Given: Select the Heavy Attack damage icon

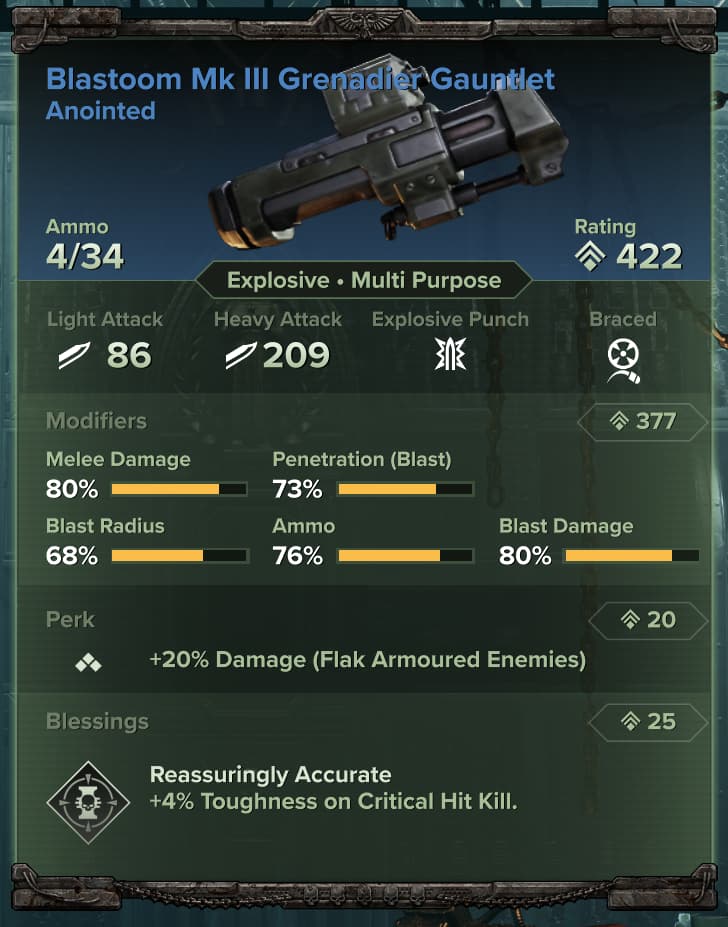Looking at the screenshot, I should pos(240,356).
